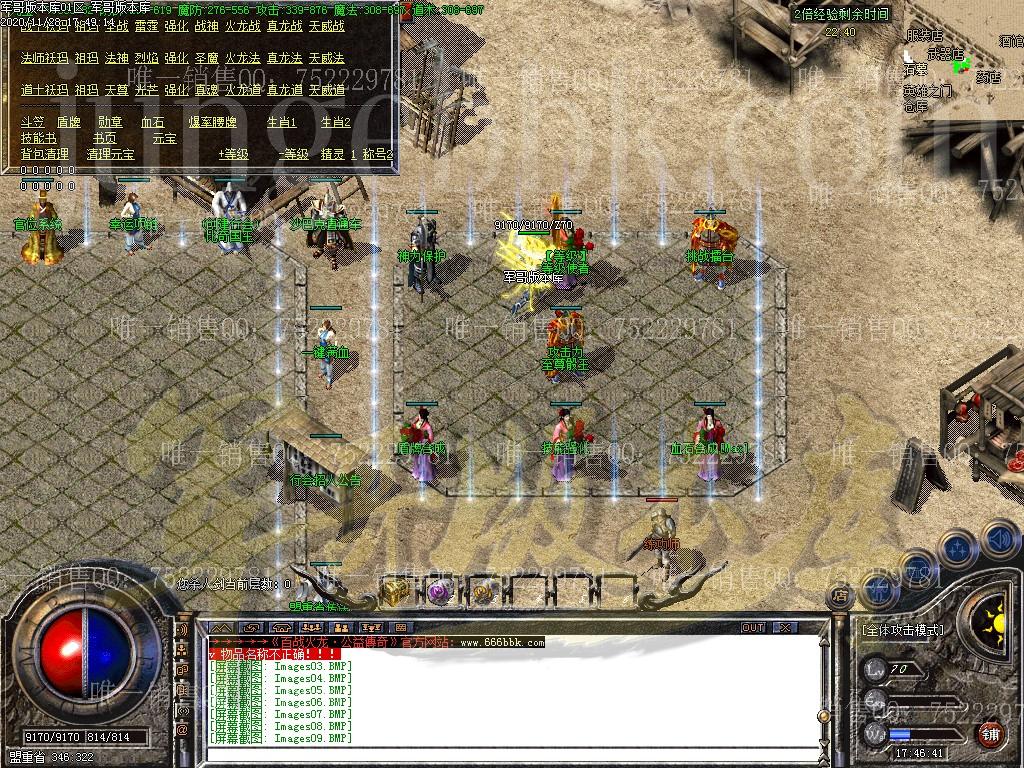The height and width of the screenshot is (768, 1024).
Task: Open the golden treasure chest icon
Action: pos(394,592)
